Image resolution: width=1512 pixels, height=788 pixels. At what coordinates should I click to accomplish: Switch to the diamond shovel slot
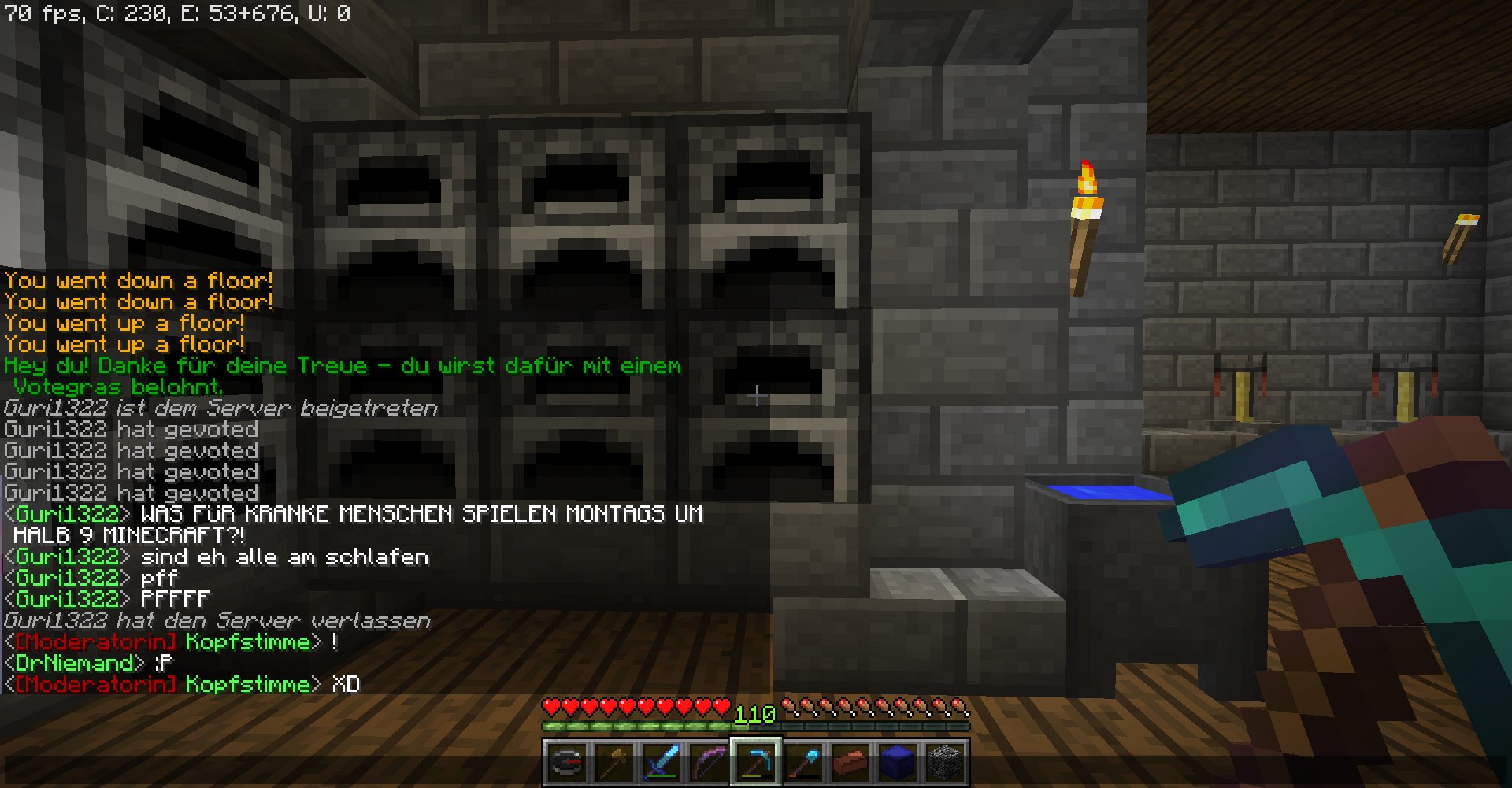pyautogui.click(x=803, y=762)
